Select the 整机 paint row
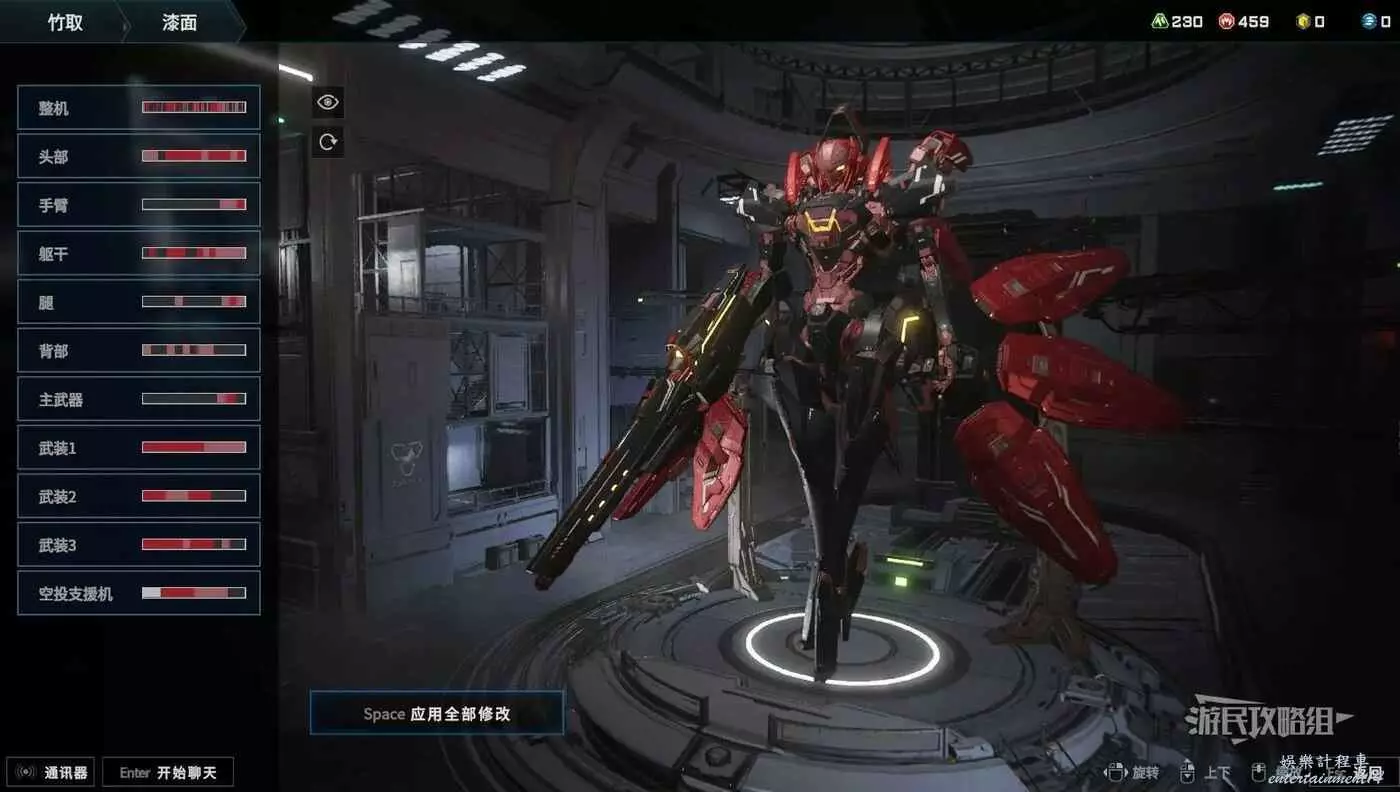The width and height of the screenshot is (1400, 792). click(x=138, y=107)
